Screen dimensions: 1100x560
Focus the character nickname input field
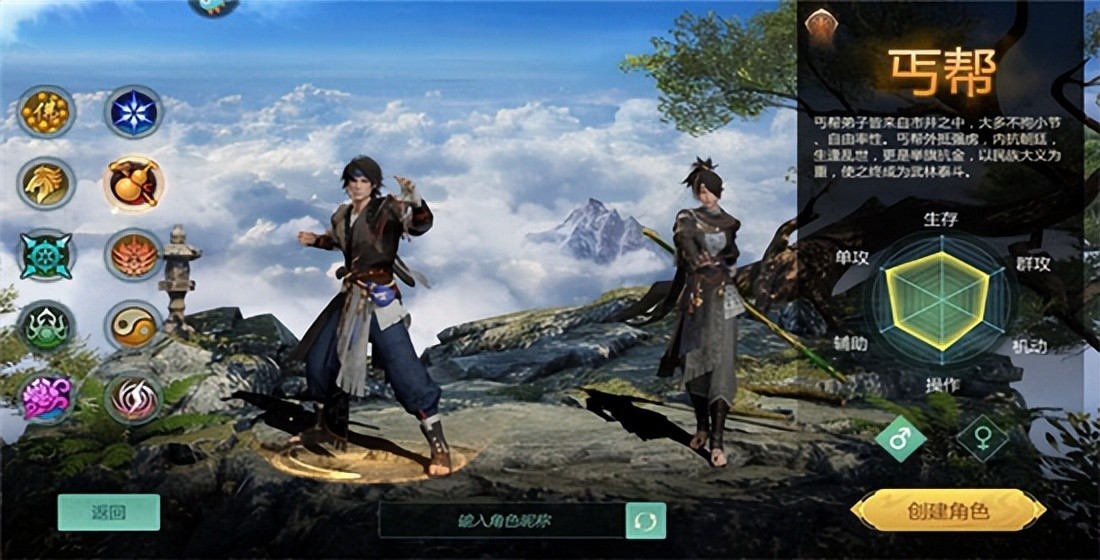pos(503,520)
